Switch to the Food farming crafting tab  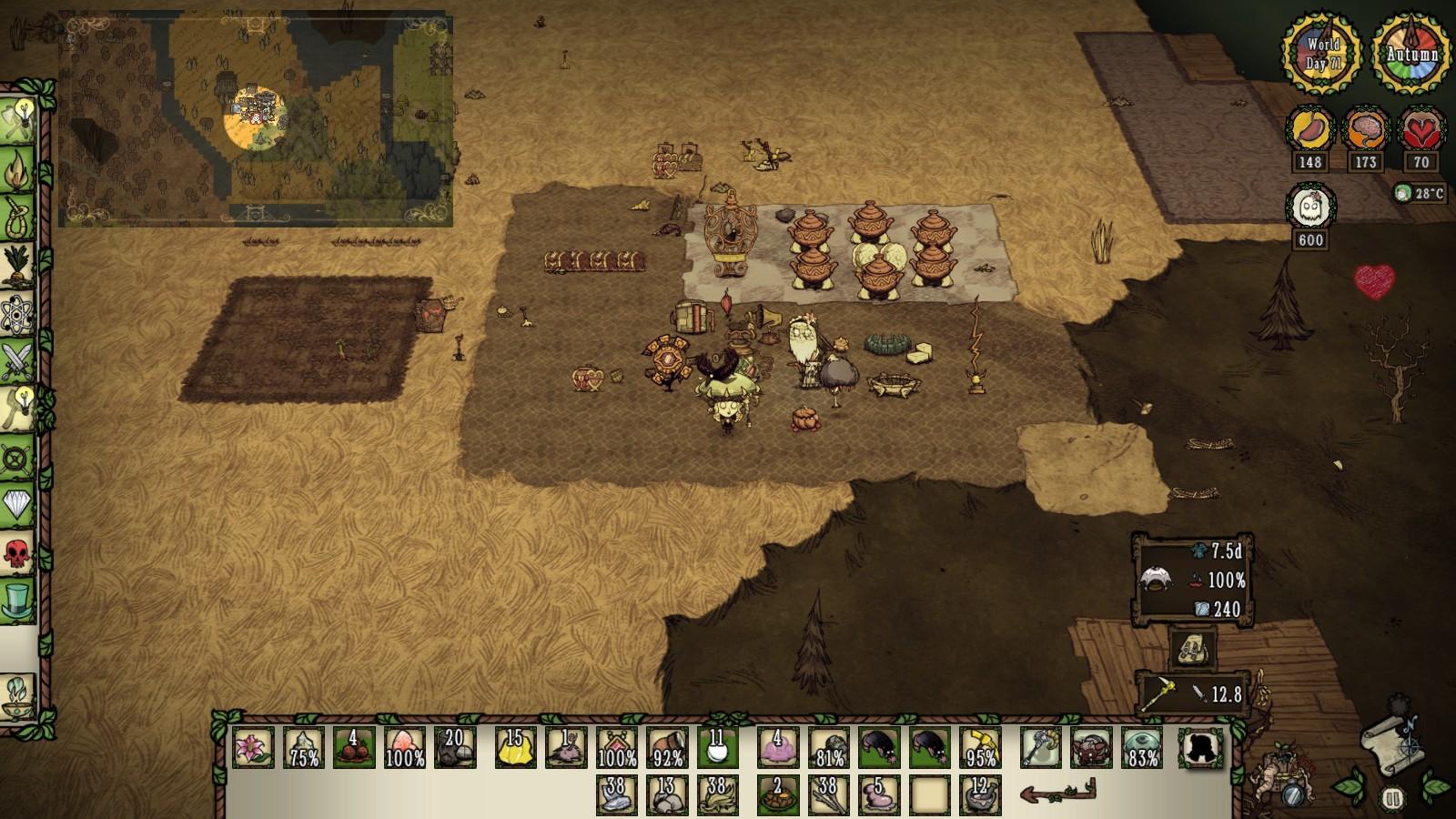(x=18, y=266)
